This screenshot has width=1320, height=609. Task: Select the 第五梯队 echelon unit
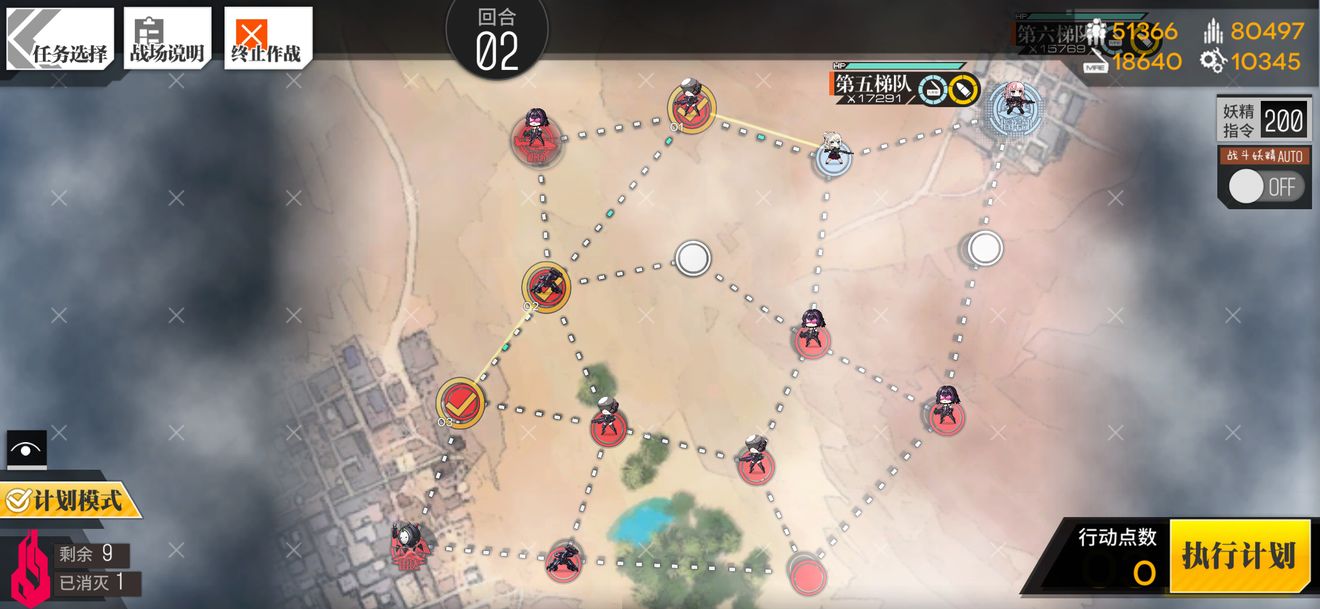[832, 152]
